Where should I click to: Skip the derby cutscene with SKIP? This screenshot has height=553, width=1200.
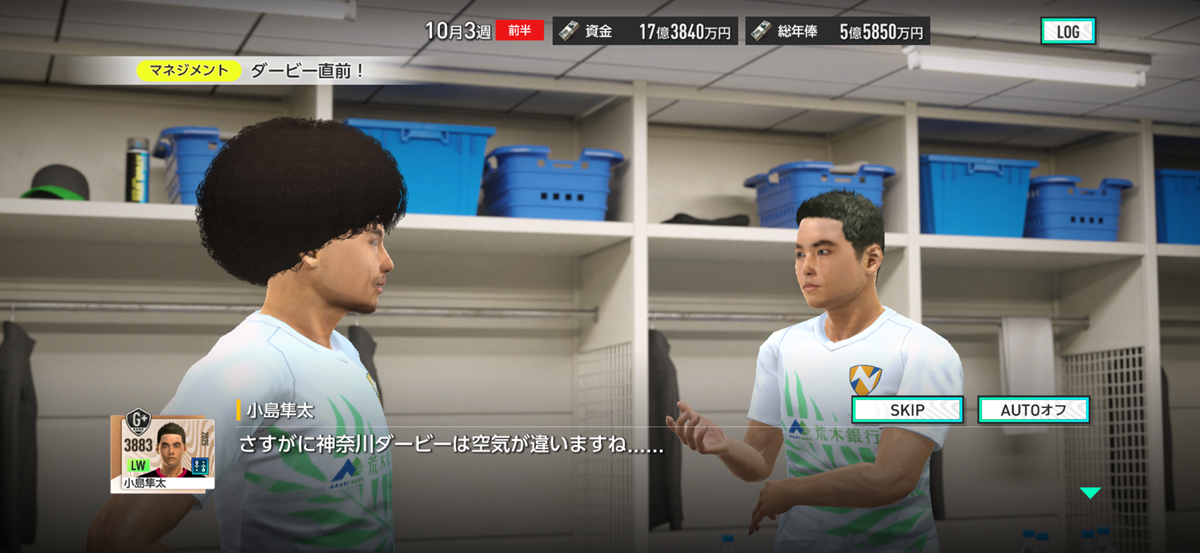907,410
